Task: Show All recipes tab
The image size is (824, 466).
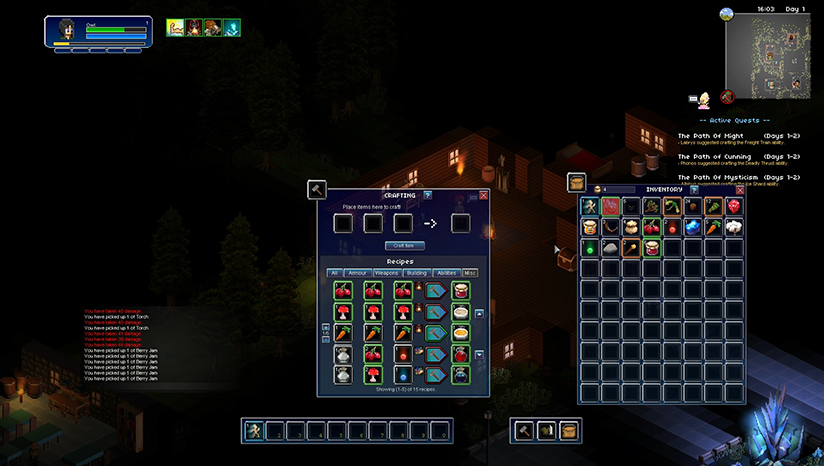Action: [x=334, y=272]
